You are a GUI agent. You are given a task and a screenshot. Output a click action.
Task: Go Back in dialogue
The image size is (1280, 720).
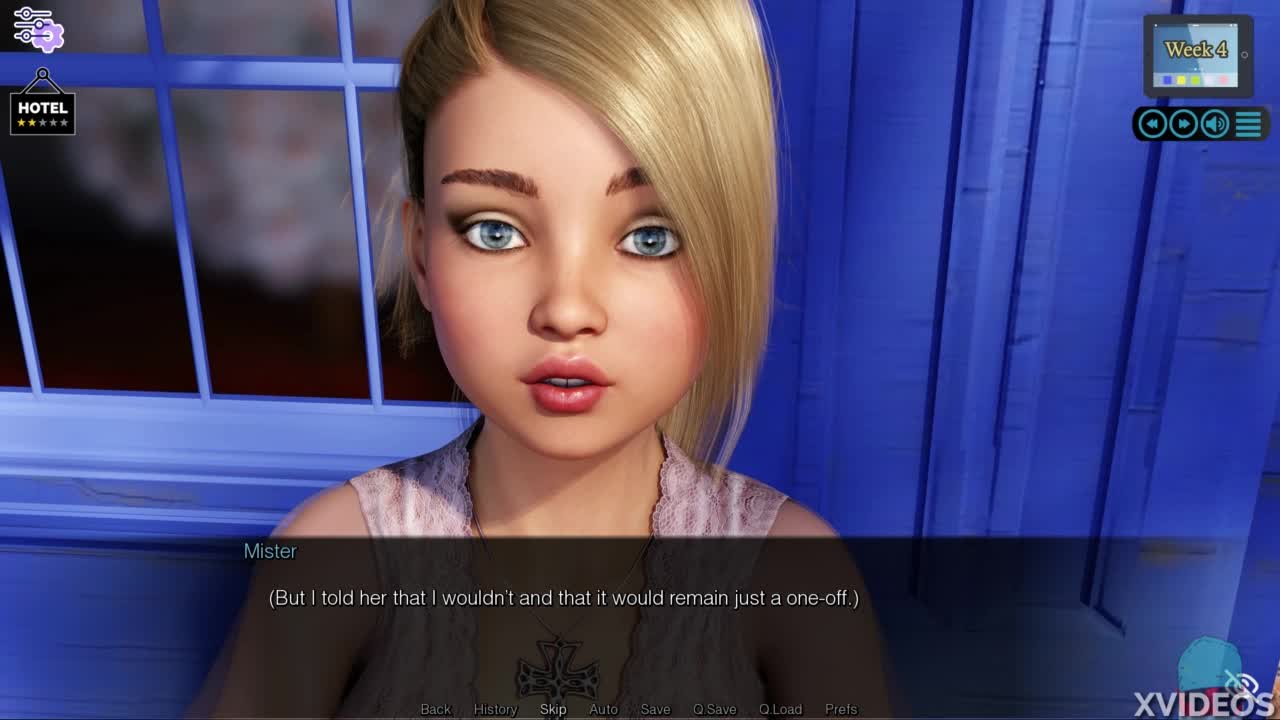[435, 709]
